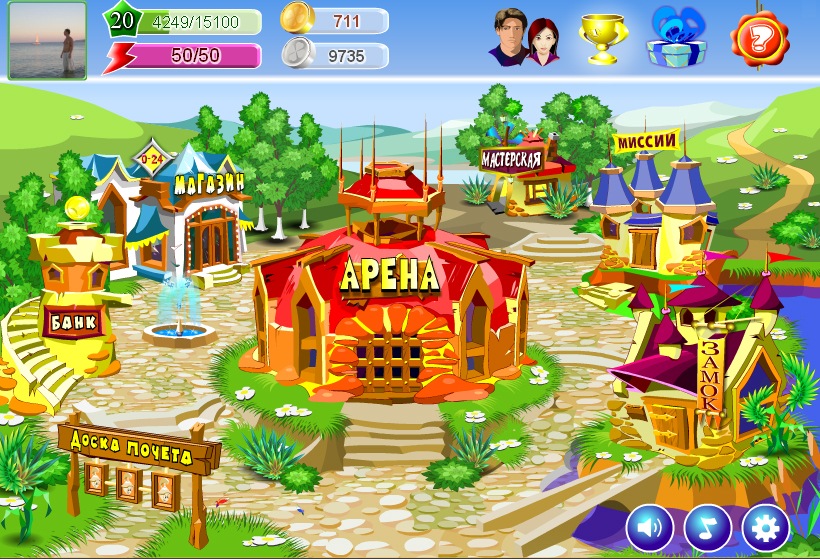Toggle the sound speaker button

[650, 526]
